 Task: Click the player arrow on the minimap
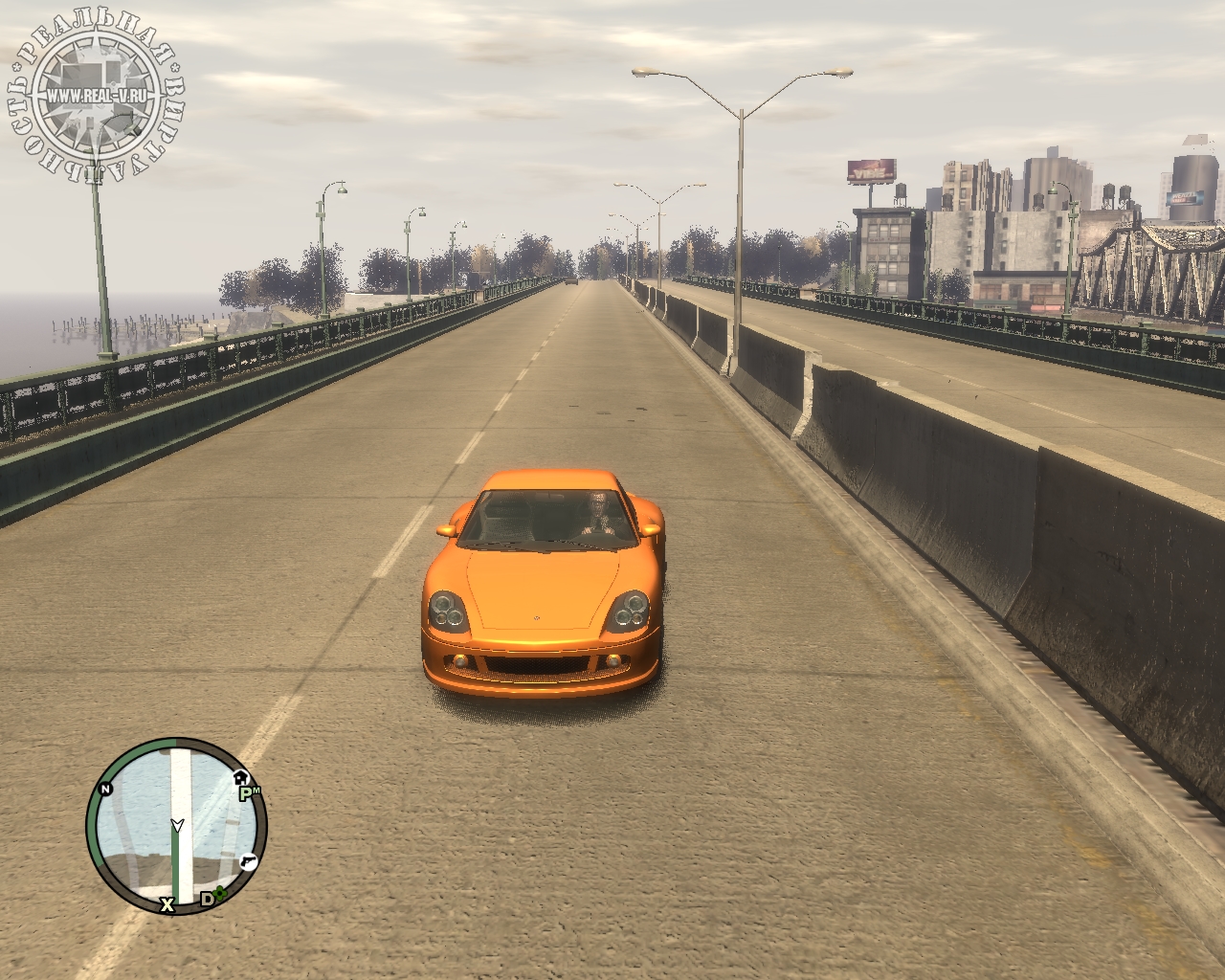(x=176, y=824)
